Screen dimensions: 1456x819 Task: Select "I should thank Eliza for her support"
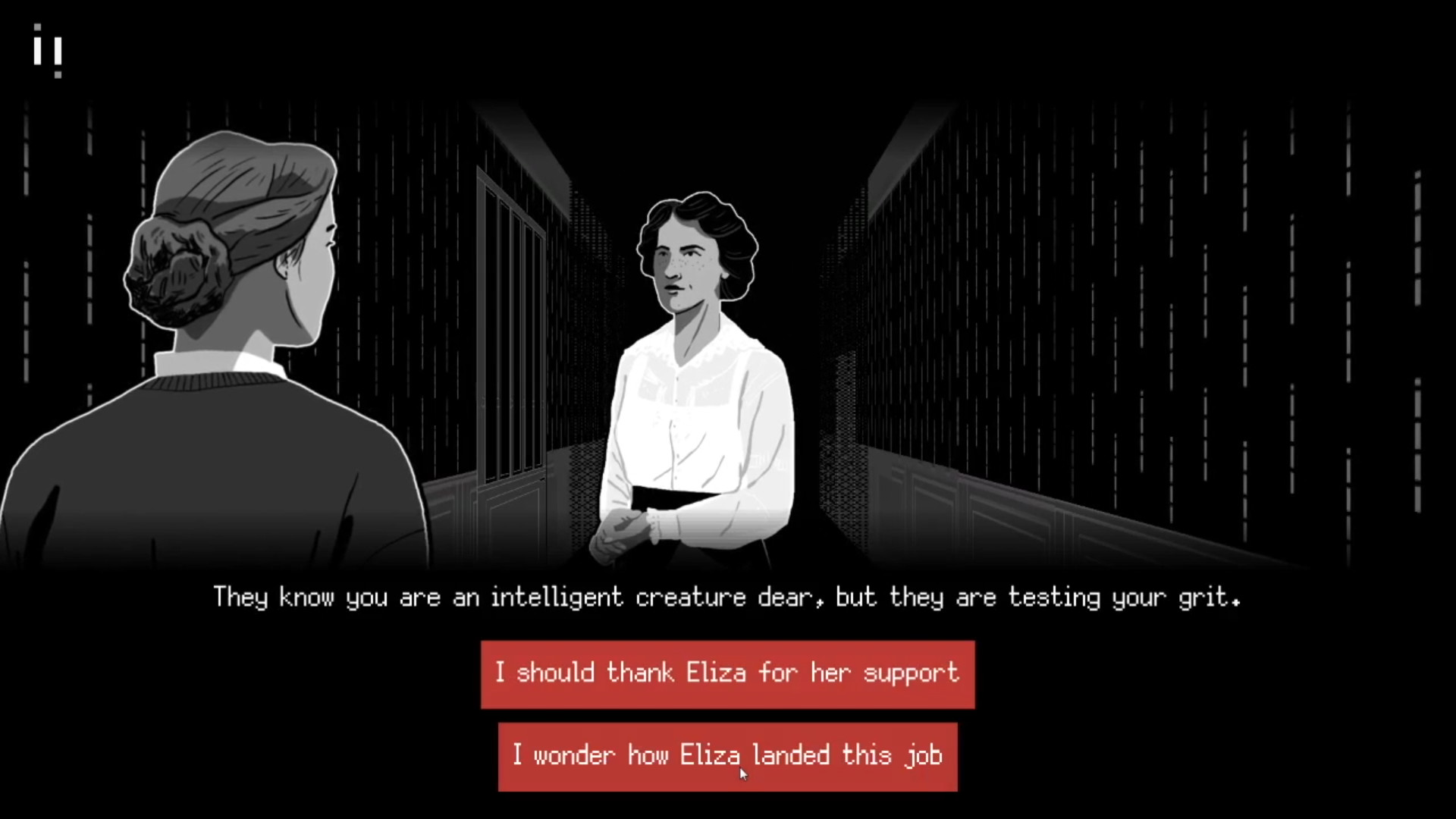726,673
